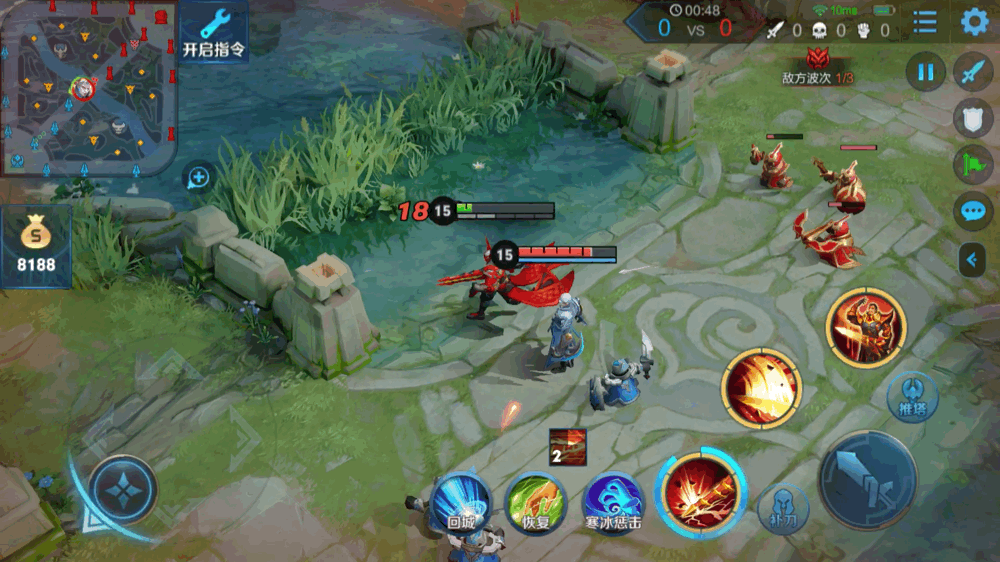
Task: Use the 回城 recall spell
Action: [460, 501]
